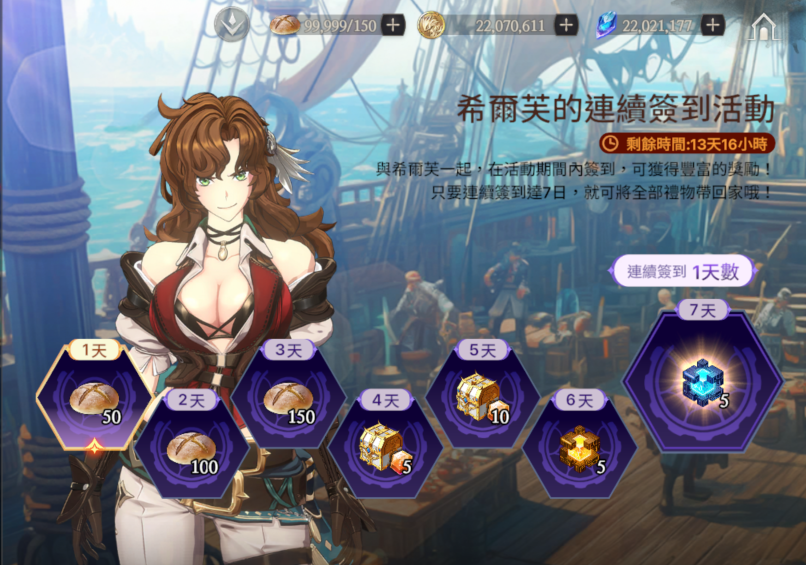
Task: Inspect the day 7 blue cube reward
Action: point(701,382)
